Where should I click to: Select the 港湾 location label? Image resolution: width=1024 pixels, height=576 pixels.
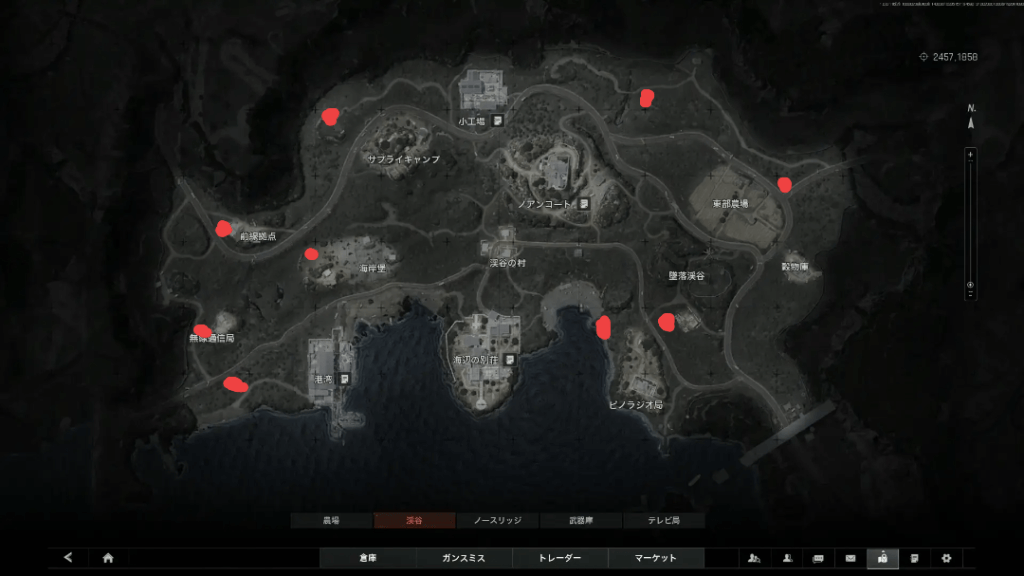323,379
